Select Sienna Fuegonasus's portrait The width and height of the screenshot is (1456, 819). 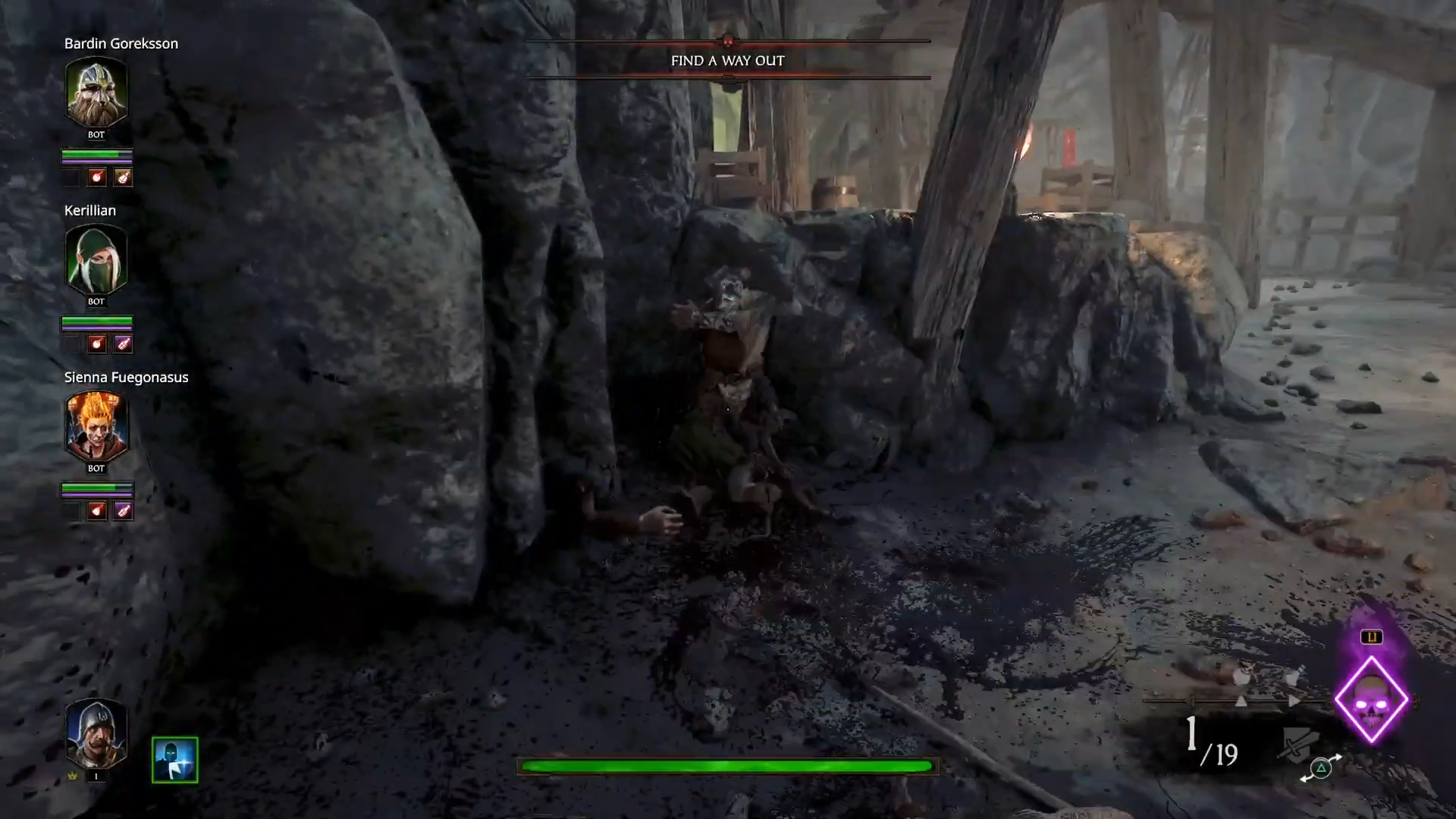click(x=96, y=425)
